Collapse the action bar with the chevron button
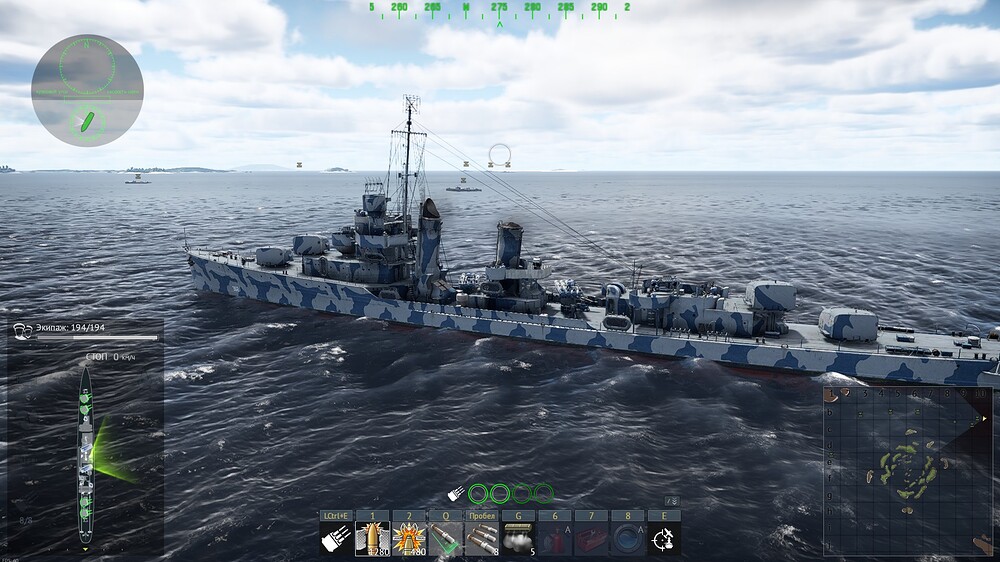Screen dimensions: 1000x562 (x=673, y=500)
